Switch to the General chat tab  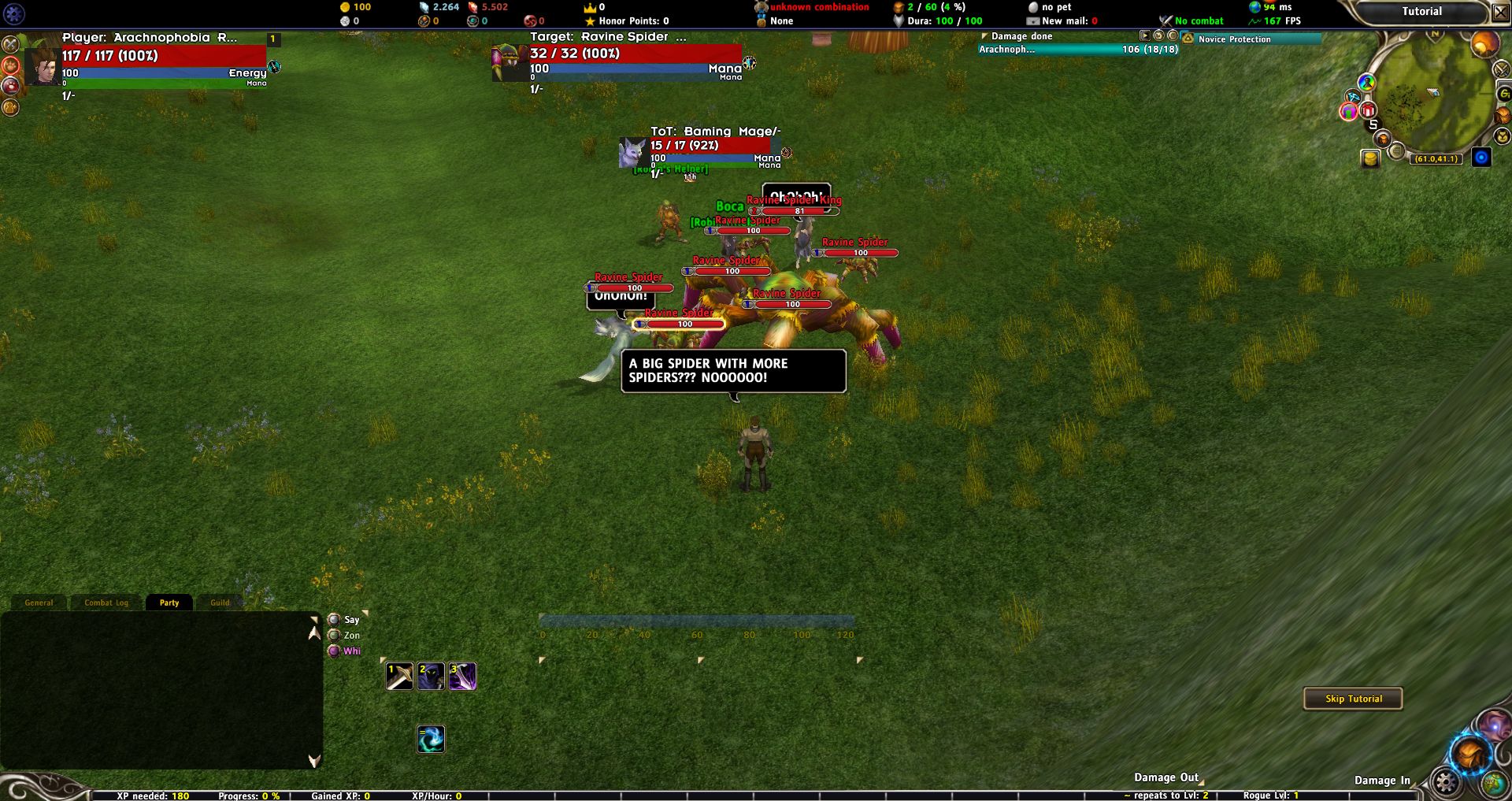tap(39, 603)
